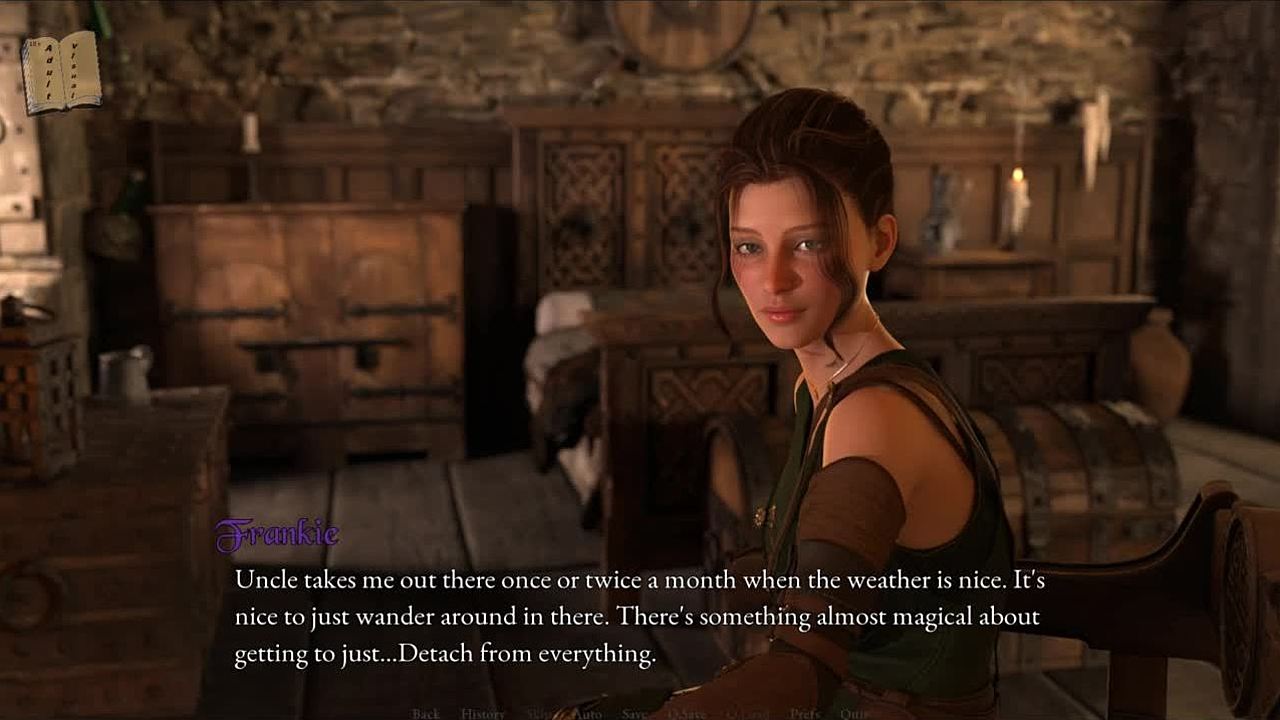1280x720 pixels.
Task: Open Prefs settings
Action: (805, 714)
